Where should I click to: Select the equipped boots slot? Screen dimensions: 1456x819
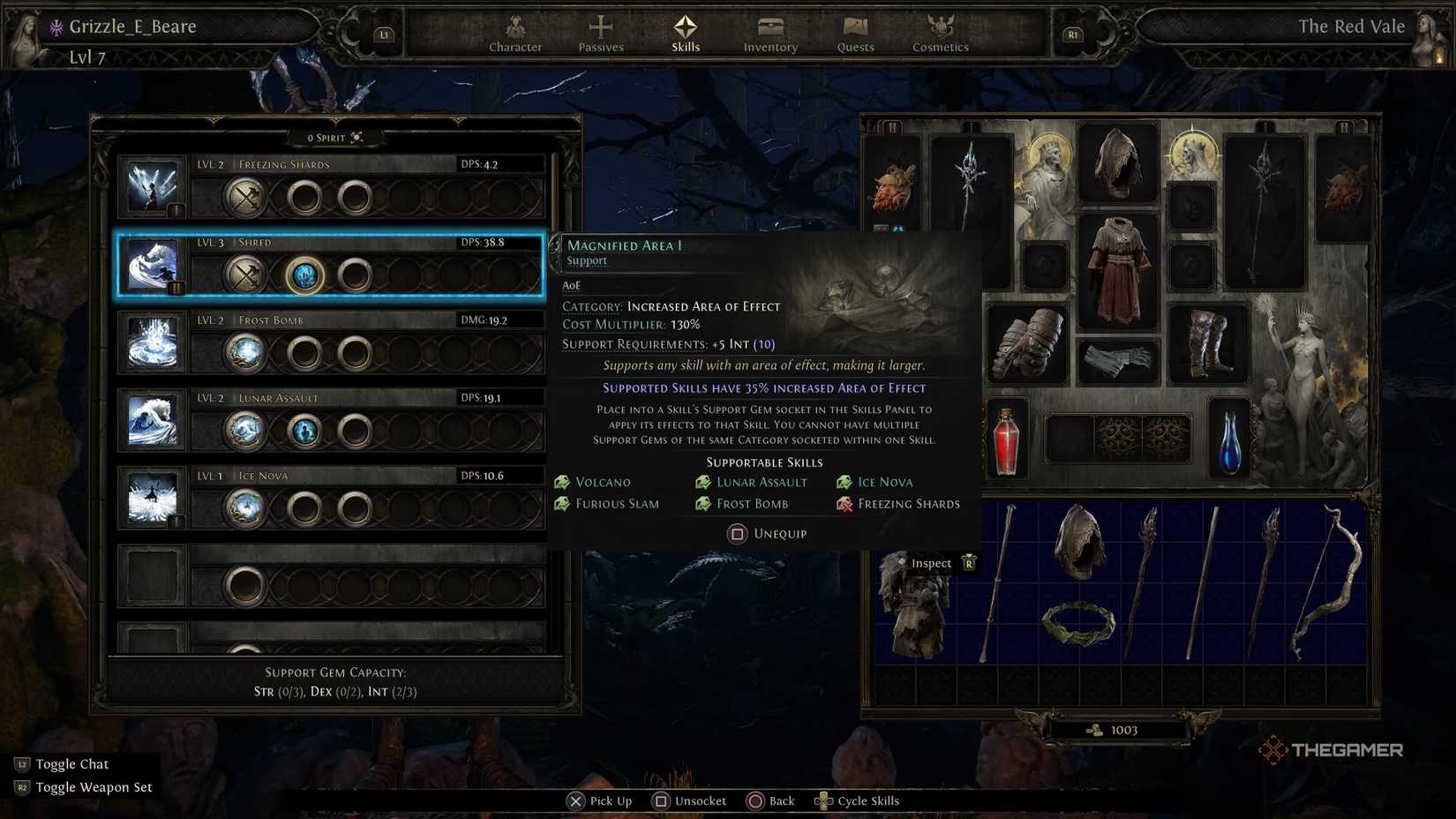[1209, 344]
